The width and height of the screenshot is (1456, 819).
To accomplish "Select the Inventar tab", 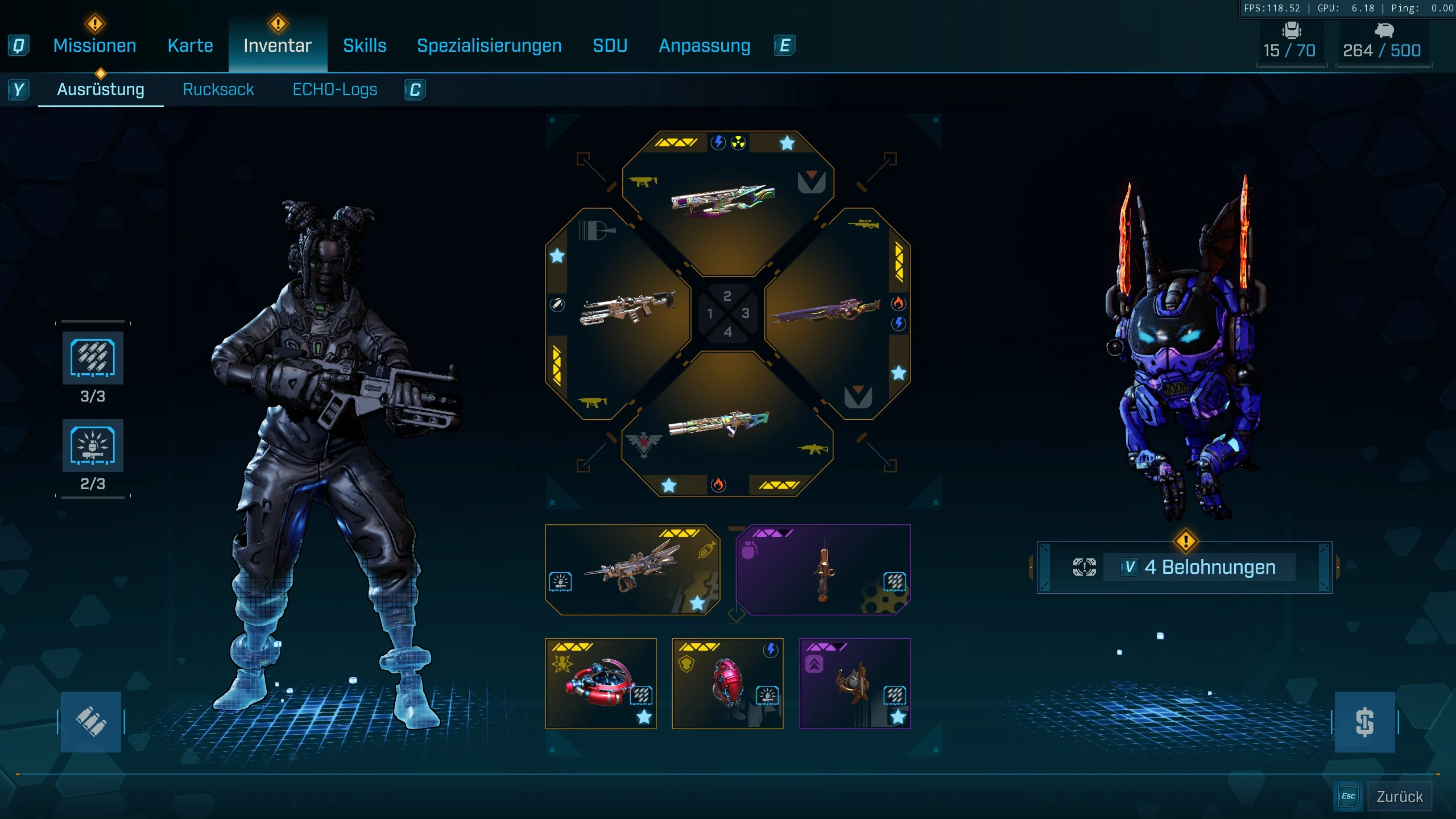I will click(278, 45).
